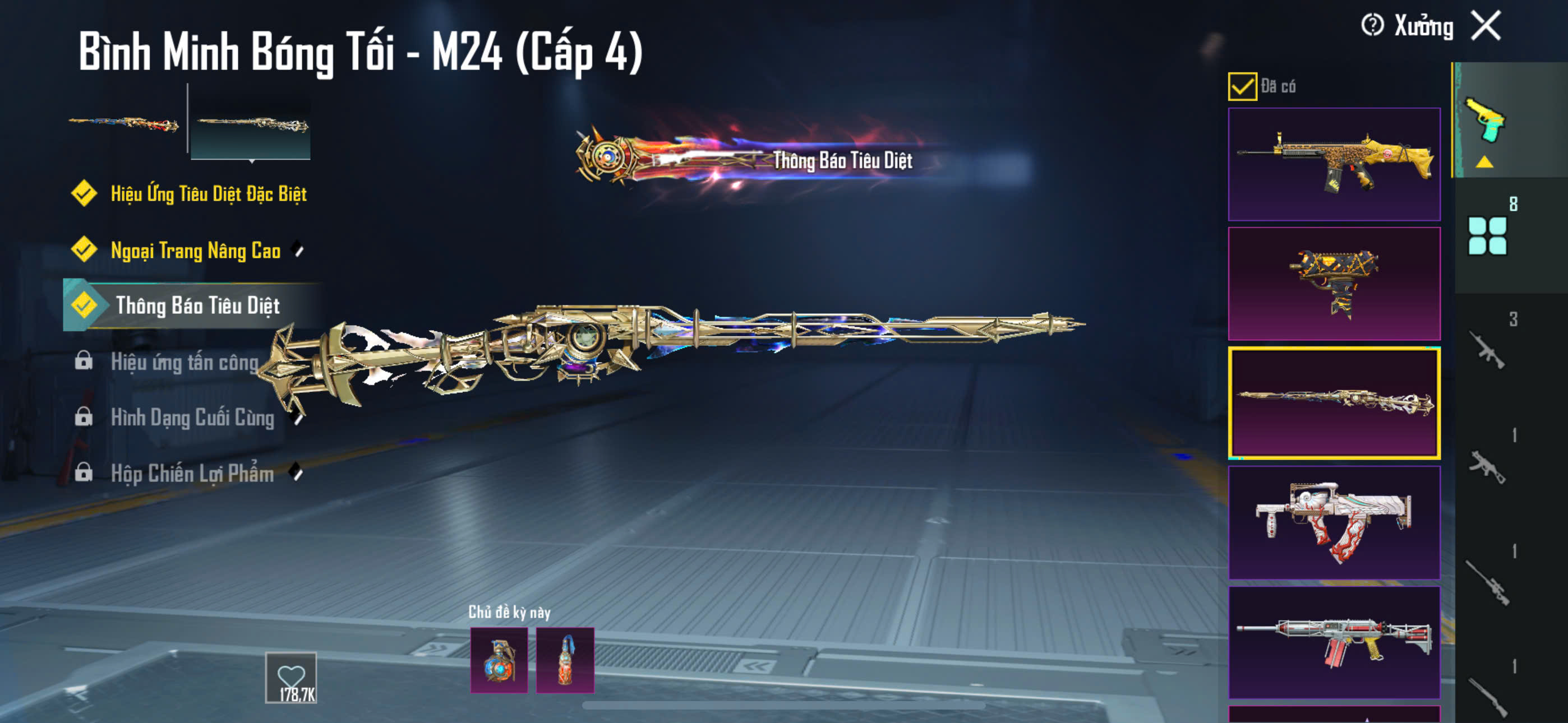Open the Xưởng help info
Viewport: 1568px width, 723px height.
[1372, 26]
